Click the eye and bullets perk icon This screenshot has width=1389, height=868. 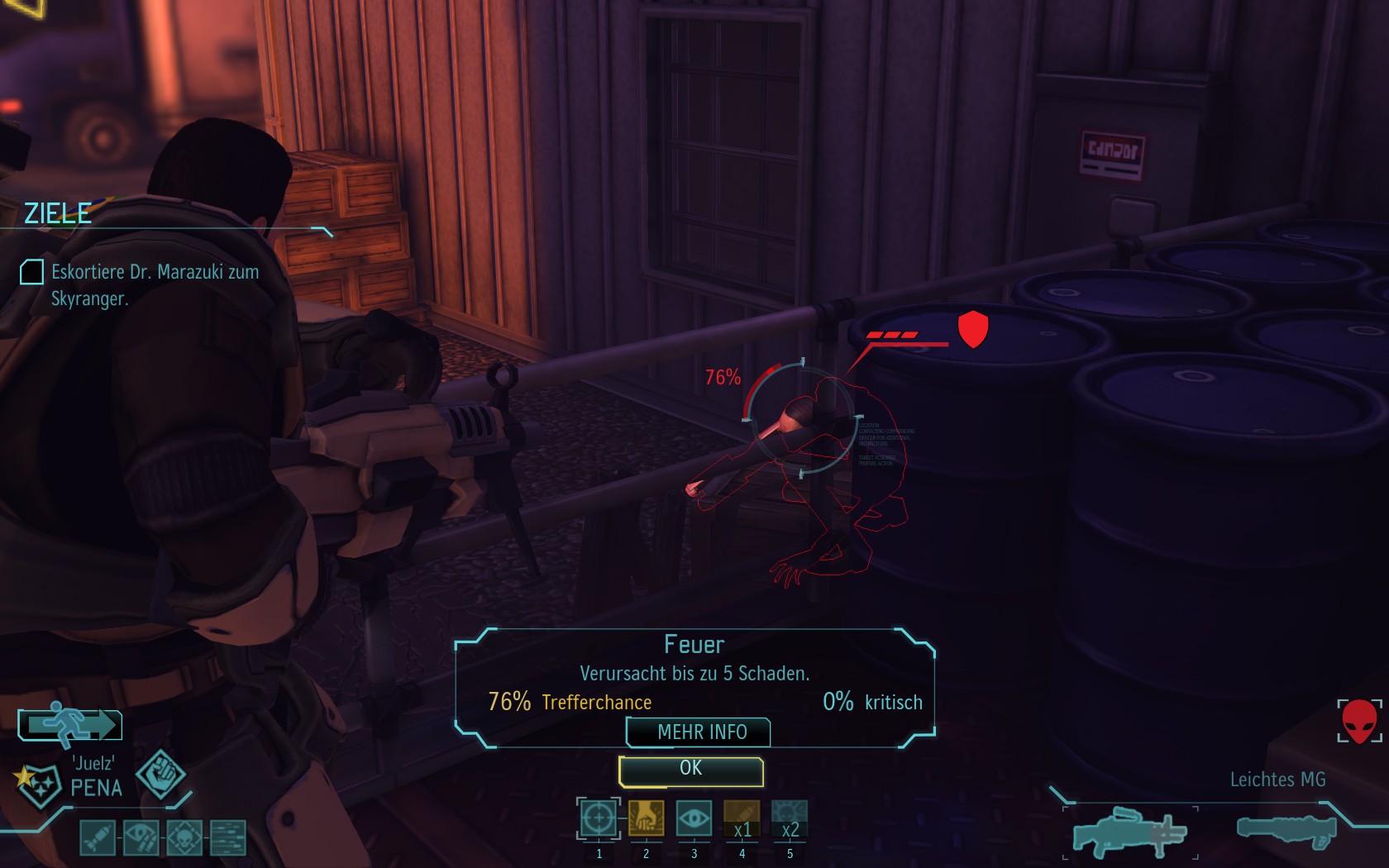pyautogui.click(x=141, y=837)
